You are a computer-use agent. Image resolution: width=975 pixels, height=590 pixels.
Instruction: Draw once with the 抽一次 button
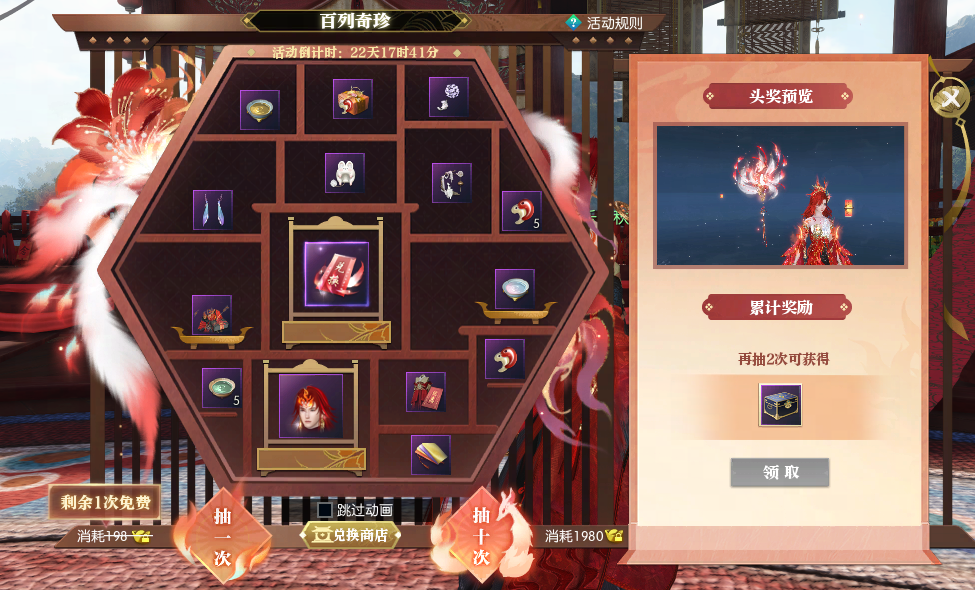pos(222,537)
